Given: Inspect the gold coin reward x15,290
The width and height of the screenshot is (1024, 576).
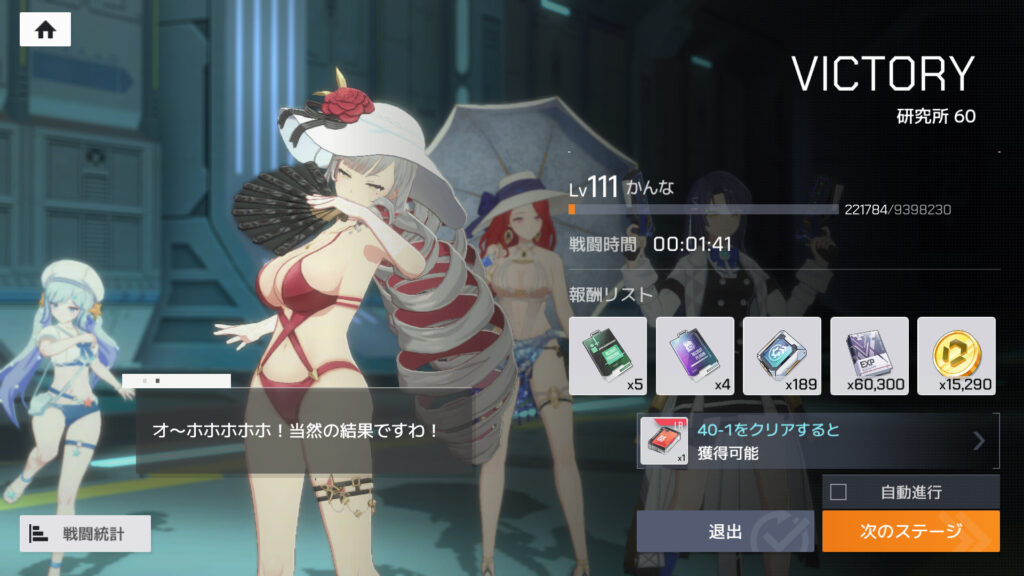Looking at the screenshot, I should (x=956, y=355).
